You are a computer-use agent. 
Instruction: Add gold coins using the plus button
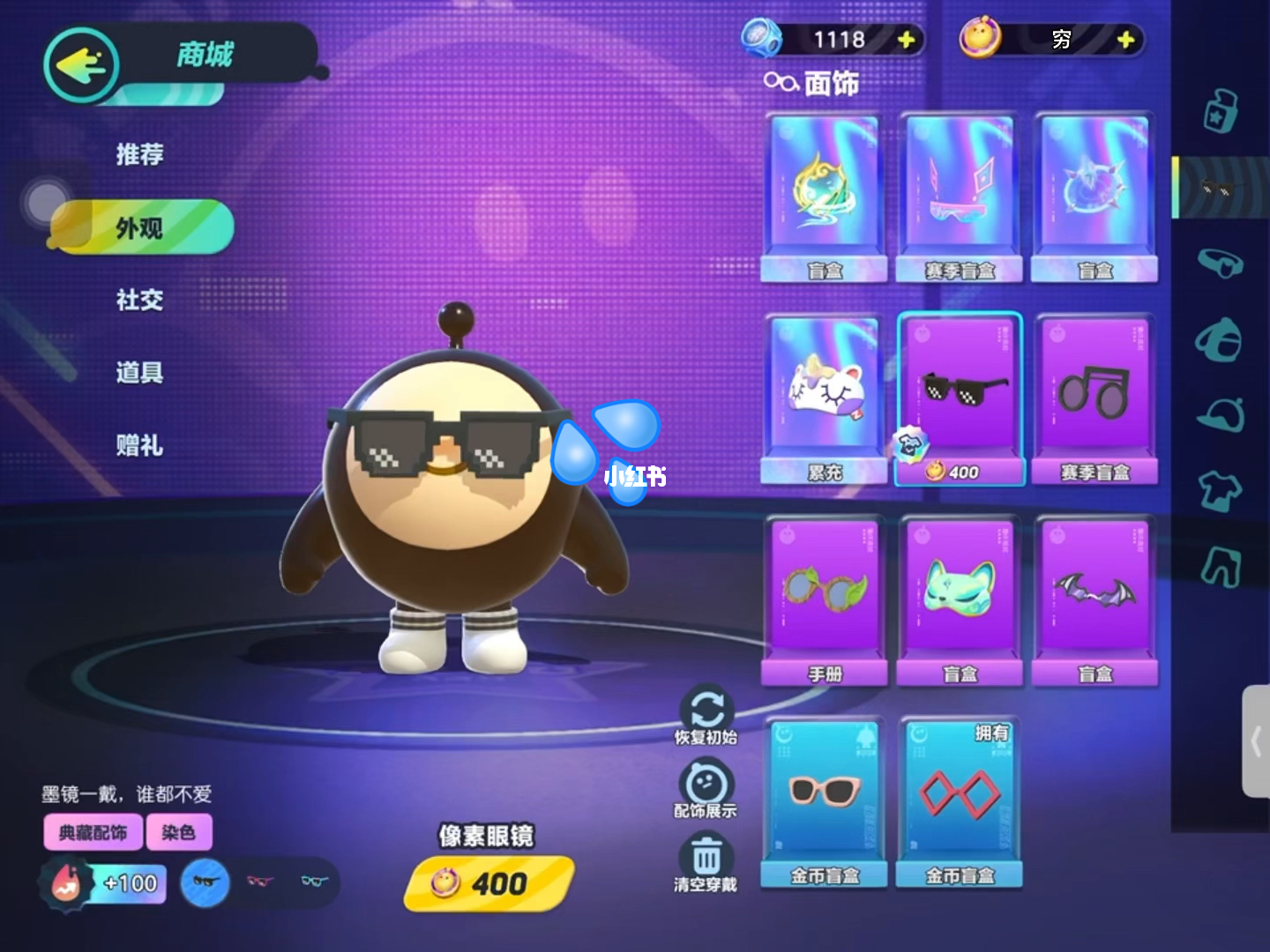coord(1125,40)
